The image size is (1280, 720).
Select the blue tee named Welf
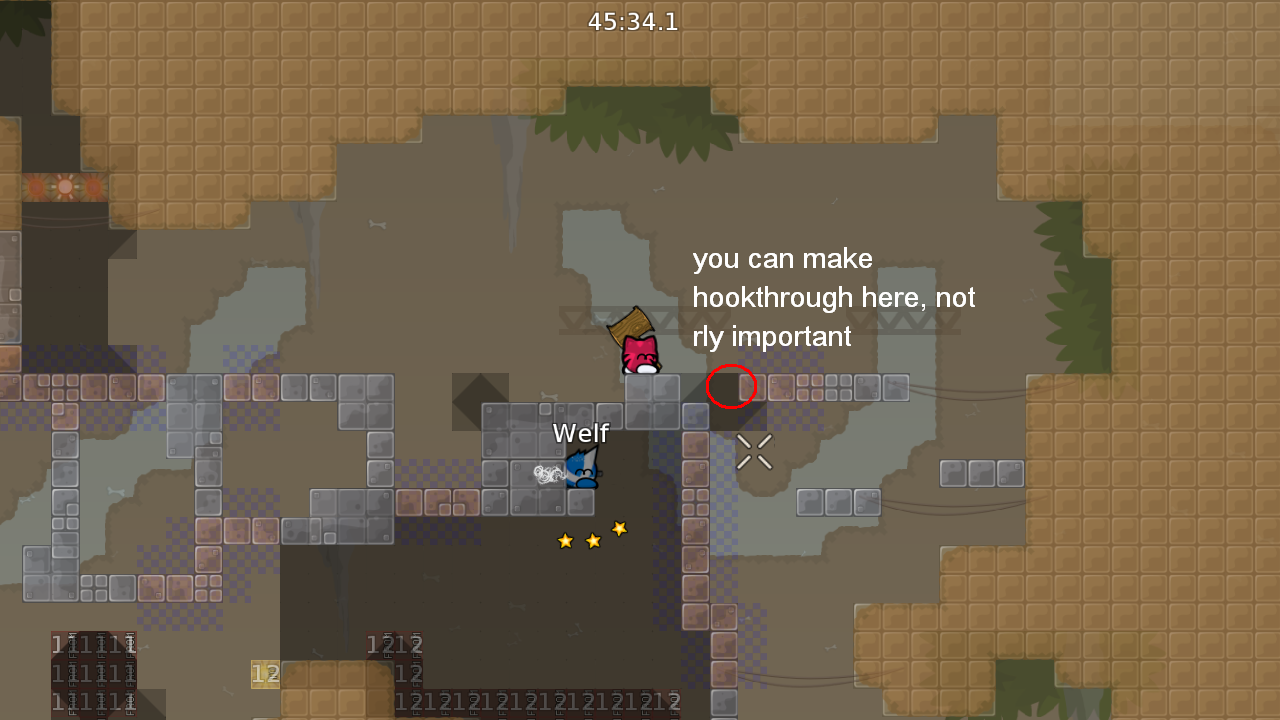pos(583,467)
